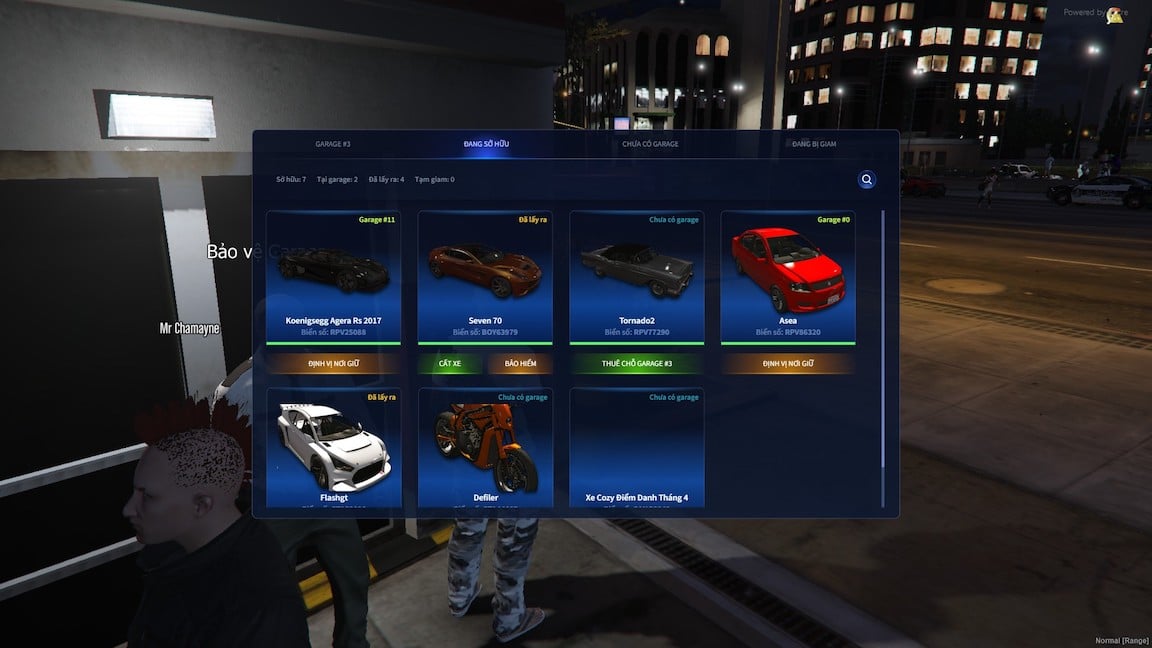Show the CHƯA CÓ GARAGE tab

click(650, 144)
